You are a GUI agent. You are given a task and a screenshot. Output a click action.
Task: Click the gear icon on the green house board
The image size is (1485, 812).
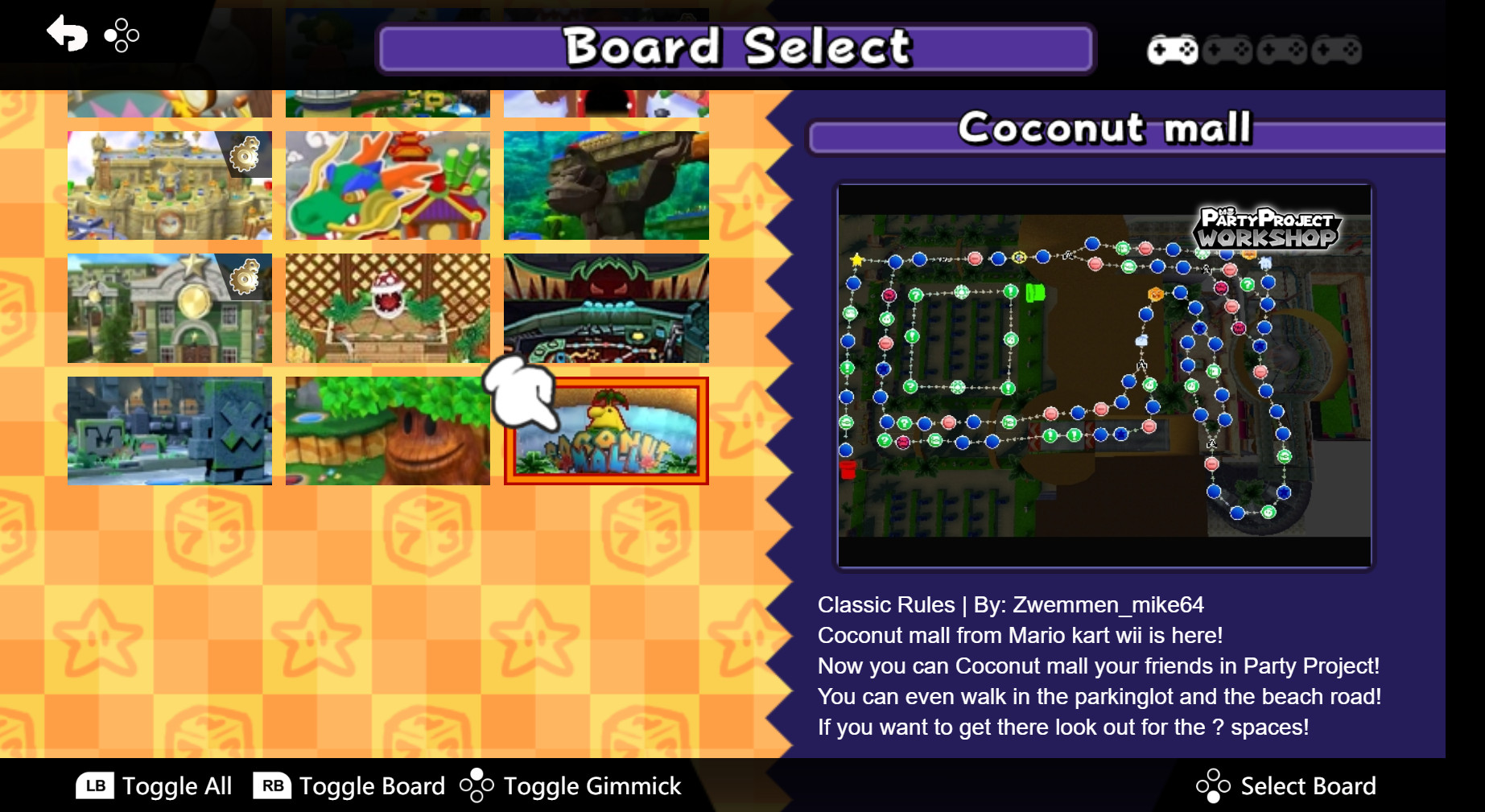click(x=245, y=278)
